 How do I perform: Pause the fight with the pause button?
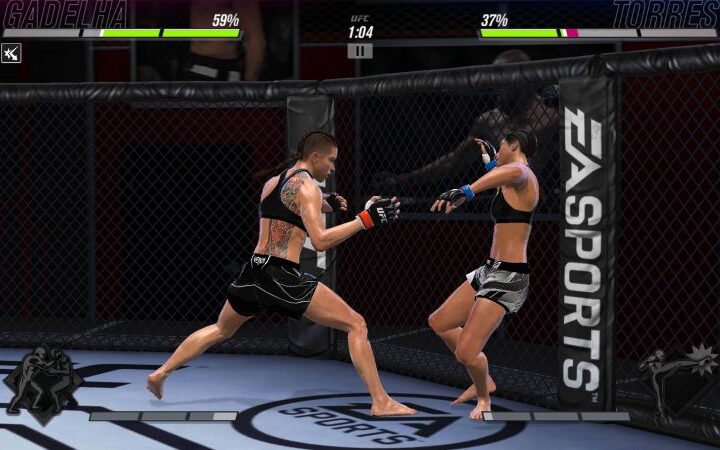tap(360, 50)
